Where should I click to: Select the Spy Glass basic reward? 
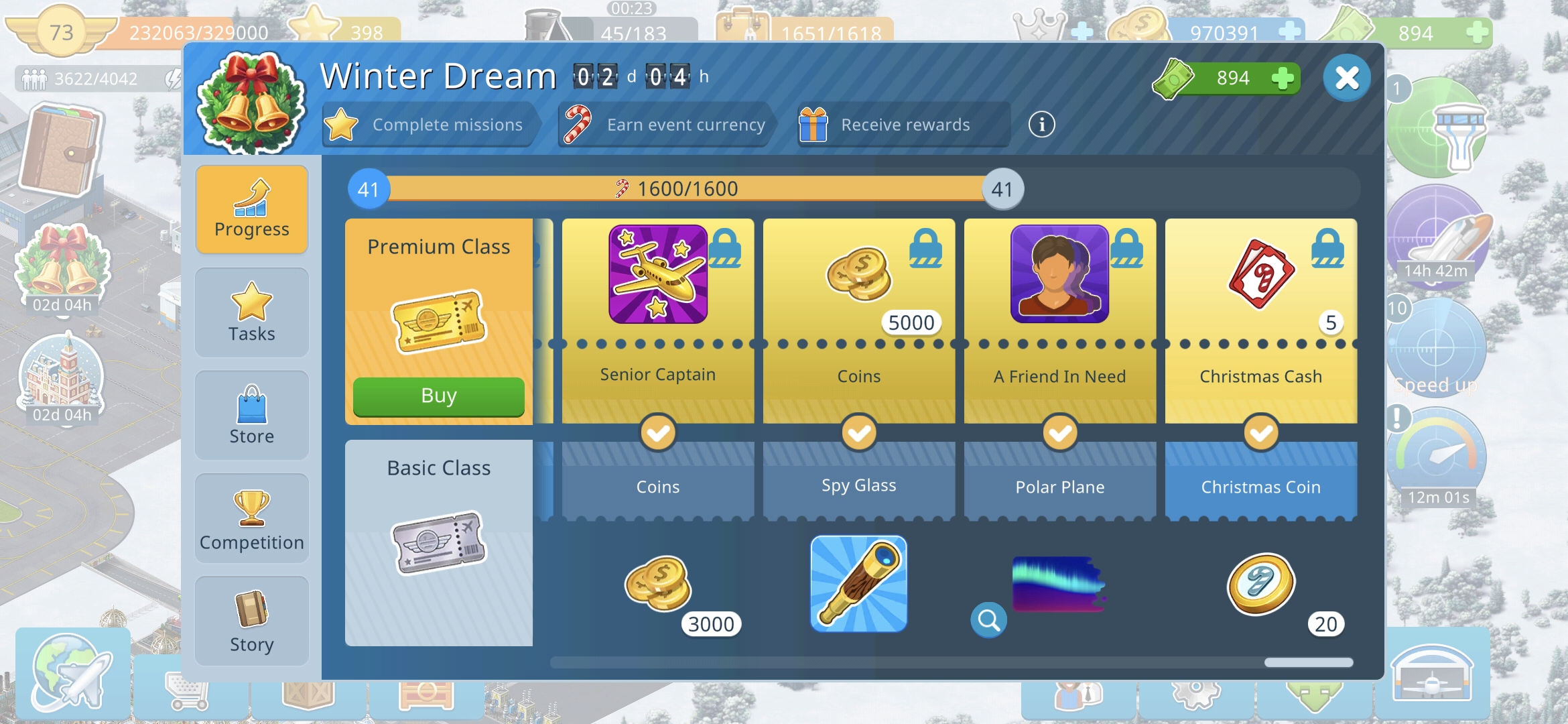pos(858,583)
